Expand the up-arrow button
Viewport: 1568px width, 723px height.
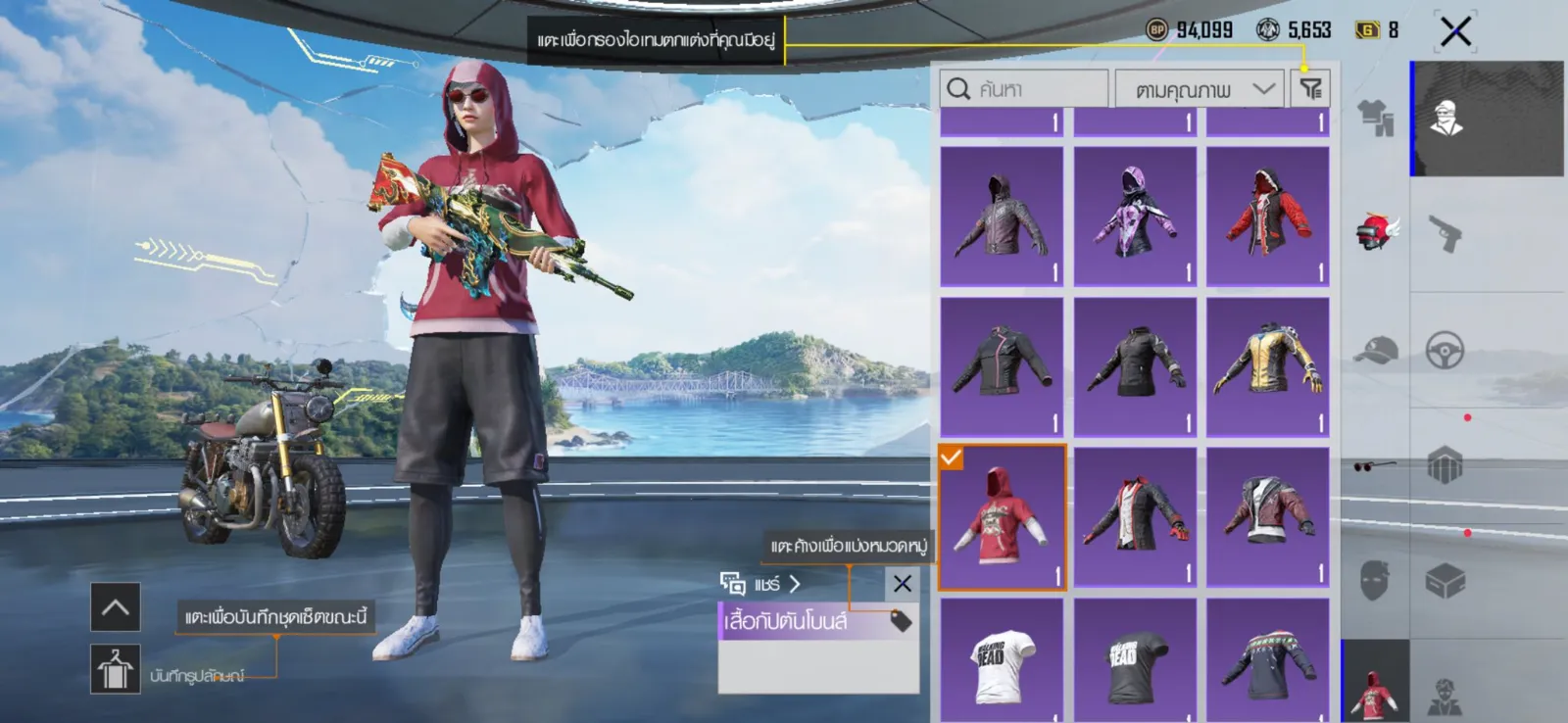coord(116,607)
